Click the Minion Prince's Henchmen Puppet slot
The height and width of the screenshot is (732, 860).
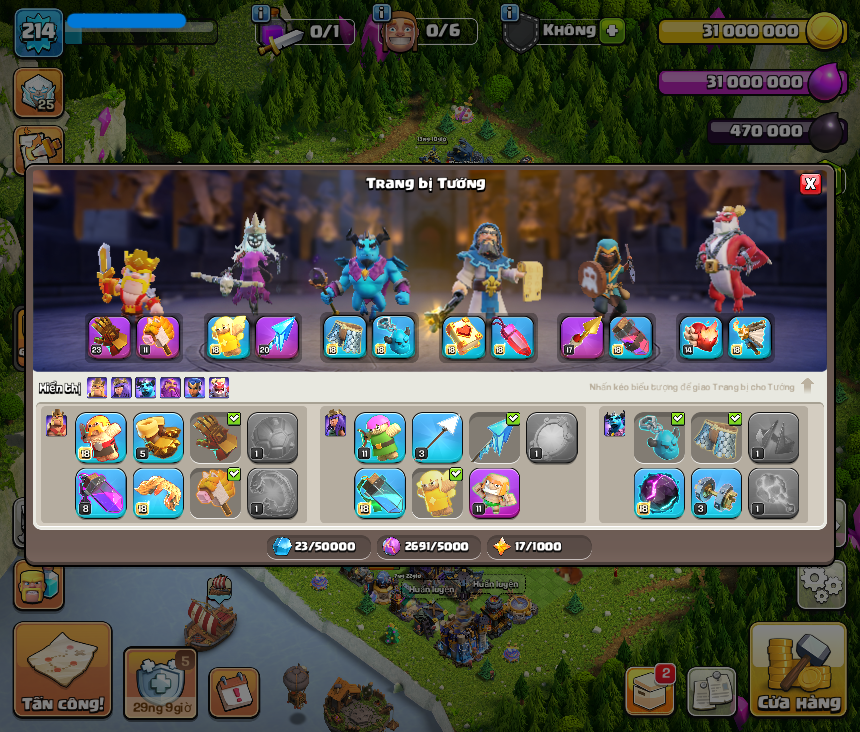pyautogui.click(x=392, y=337)
